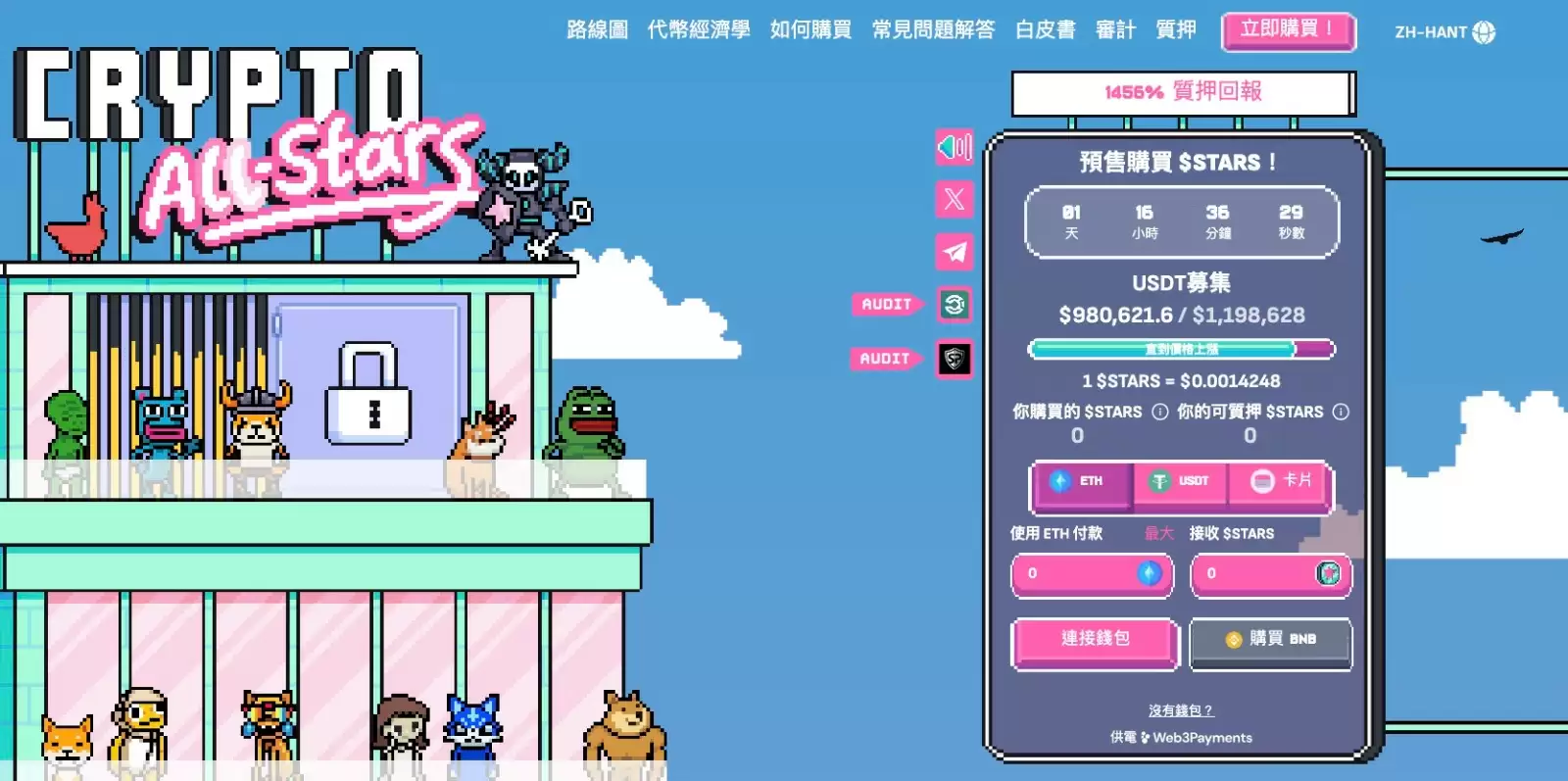The image size is (1568, 781).
Task: Click the black shield AUDIT icon
Action: click(x=954, y=359)
